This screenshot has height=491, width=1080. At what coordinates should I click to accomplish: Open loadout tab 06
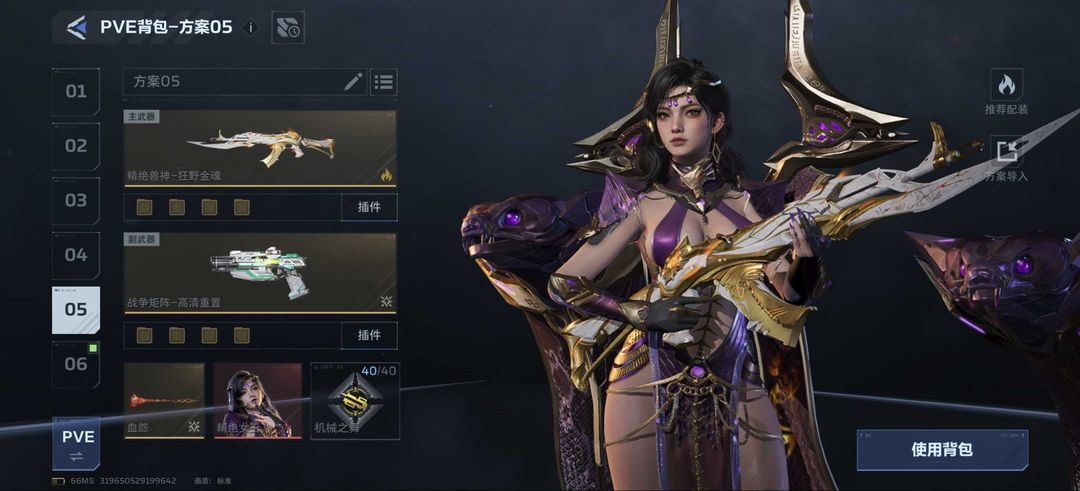(x=76, y=364)
